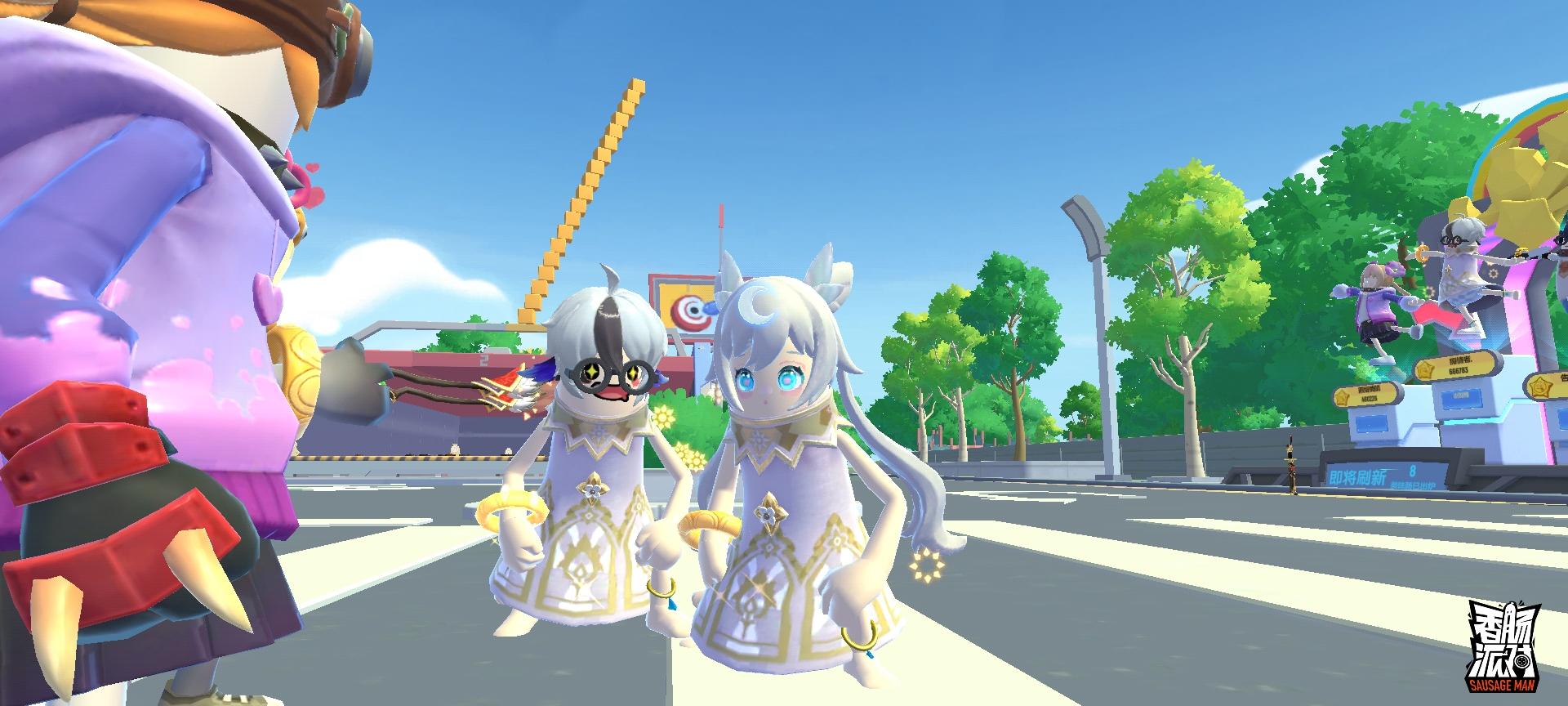Click the star badge on the left kiosk
The height and width of the screenshot is (706, 1568).
[1343, 396]
